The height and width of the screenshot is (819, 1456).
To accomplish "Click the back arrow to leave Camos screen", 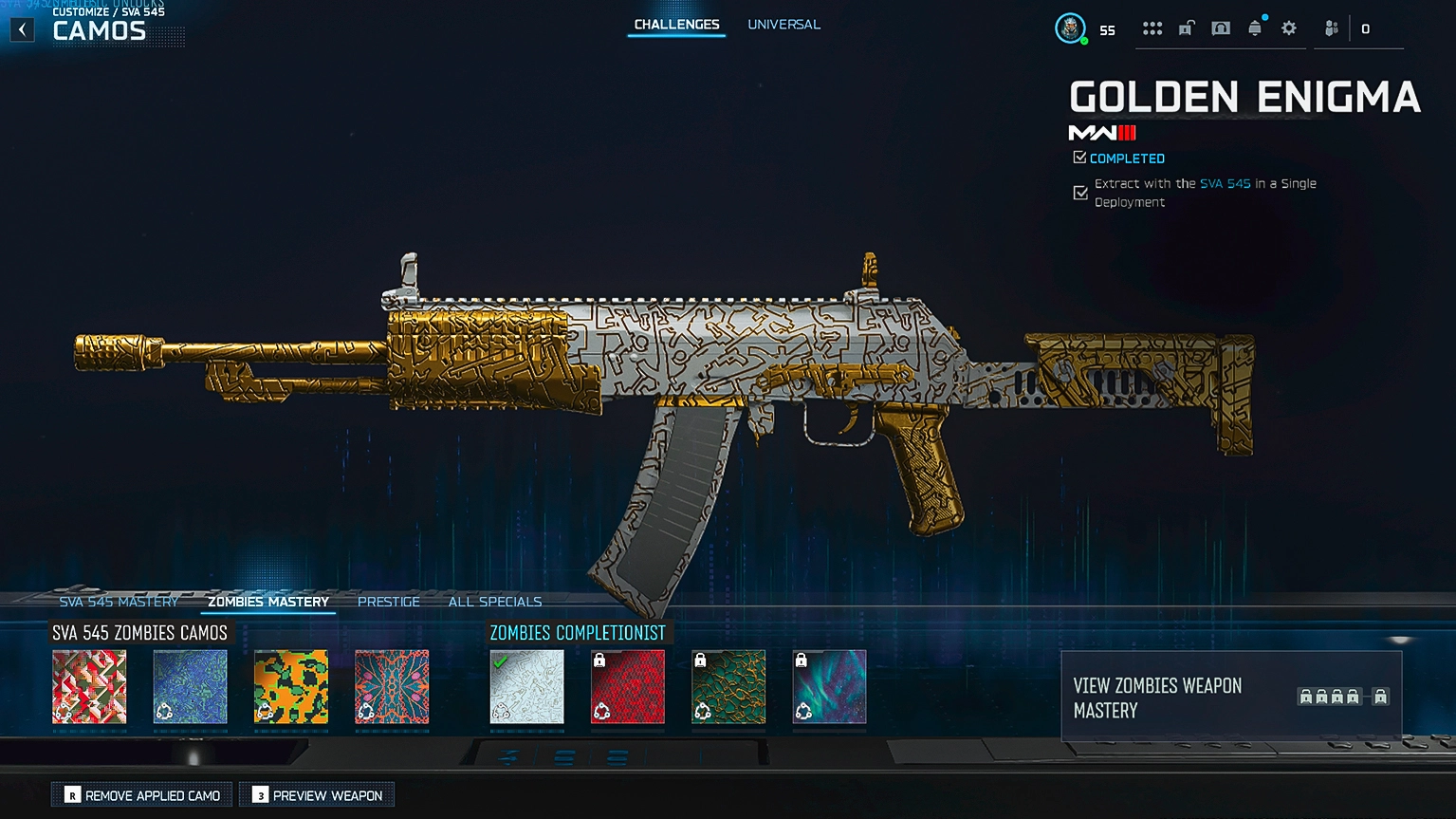I will (x=21, y=29).
